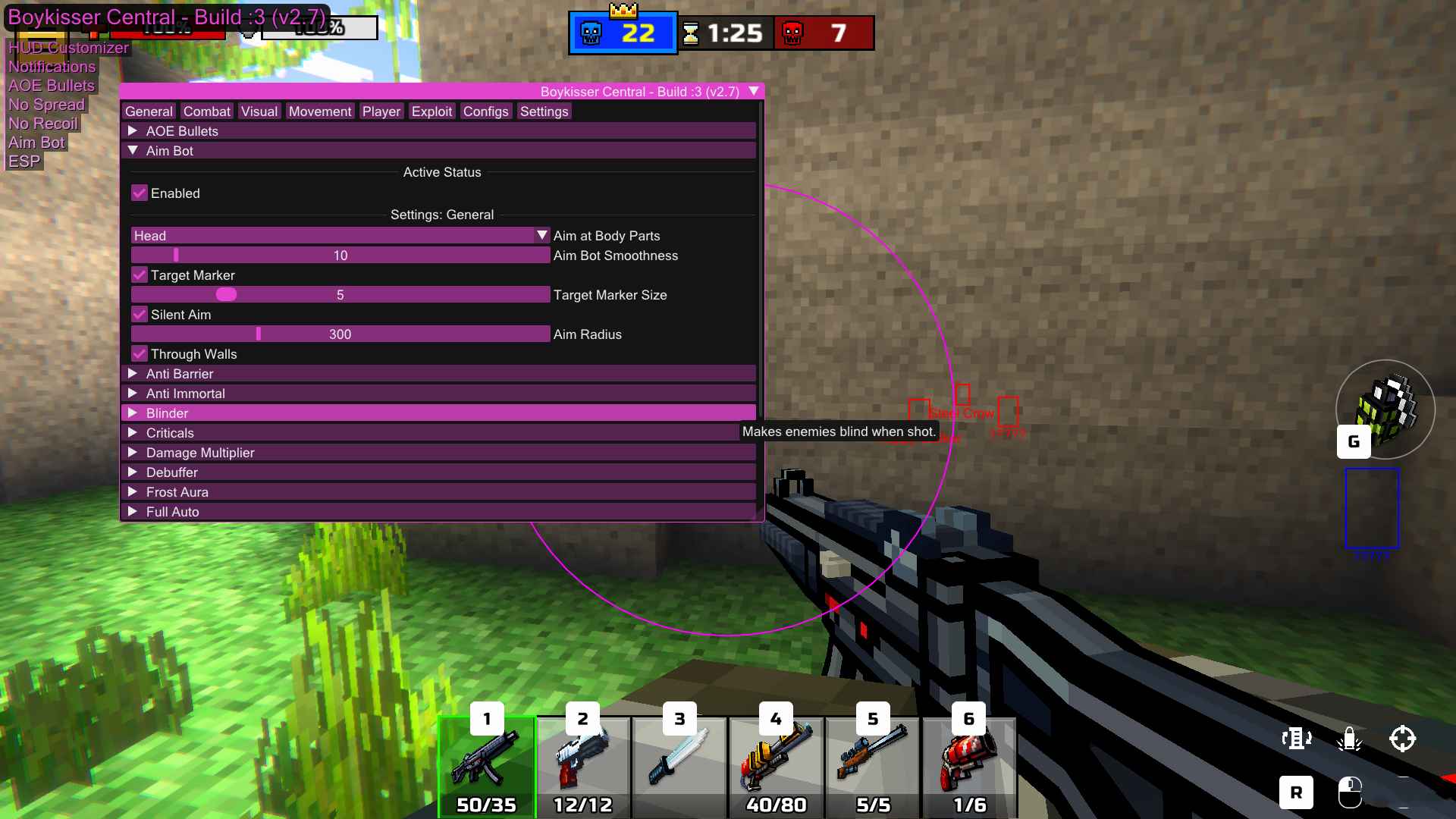1456x819 pixels.
Task: Open the Exploit tab
Action: [431, 111]
